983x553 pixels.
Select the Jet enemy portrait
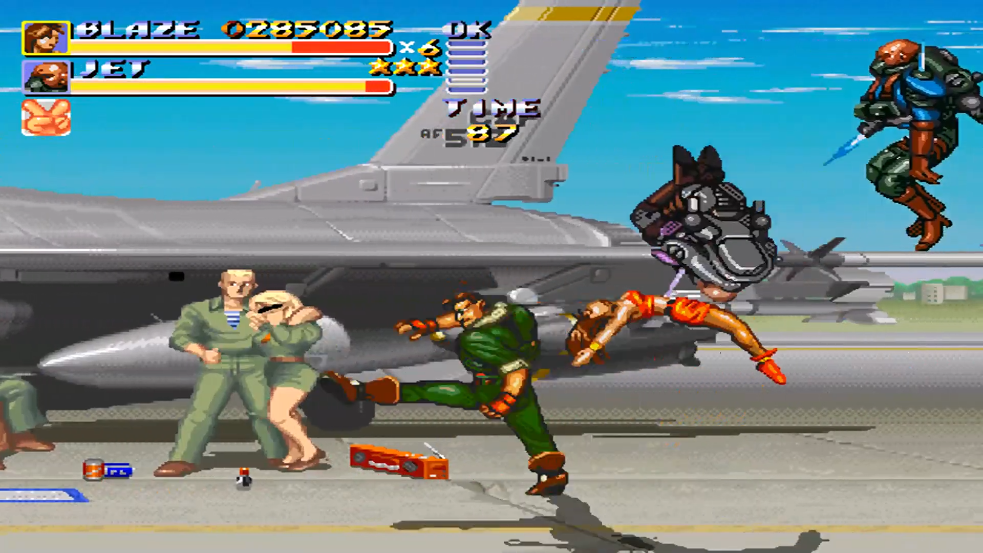(45, 78)
